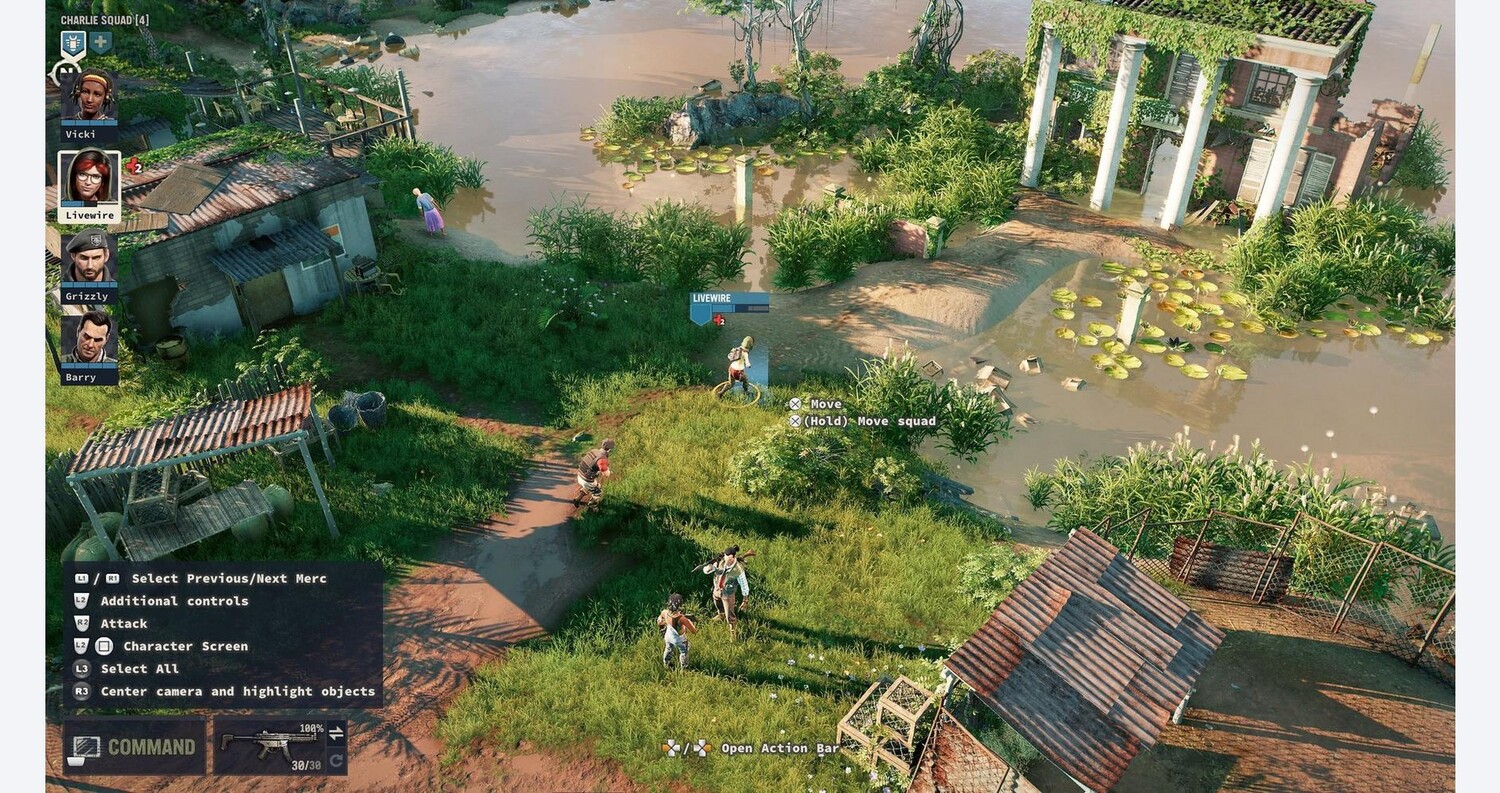Click the Charlie Squad shield badge icon
The width and height of the screenshot is (1500, 793).
tap(72, 43)
